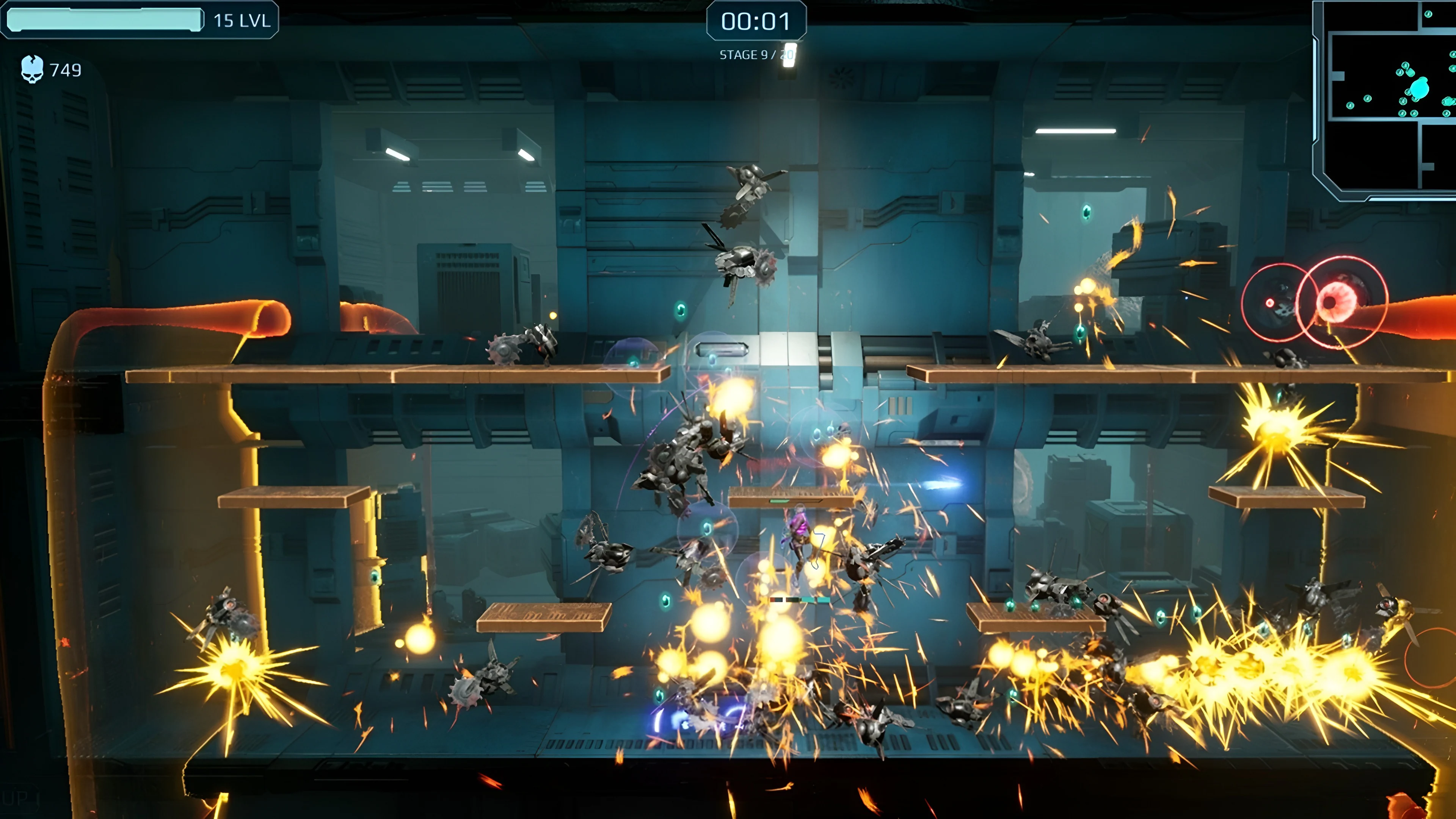The image size is (1456, 819).
Task: Click the kill count number 749
Action: (66, 70)
